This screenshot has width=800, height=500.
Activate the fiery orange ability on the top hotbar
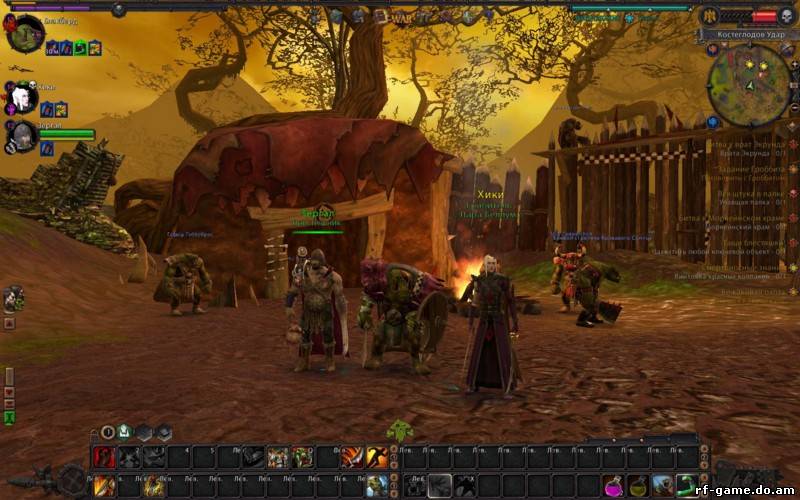pyautogui.click(x=351, y=457)
